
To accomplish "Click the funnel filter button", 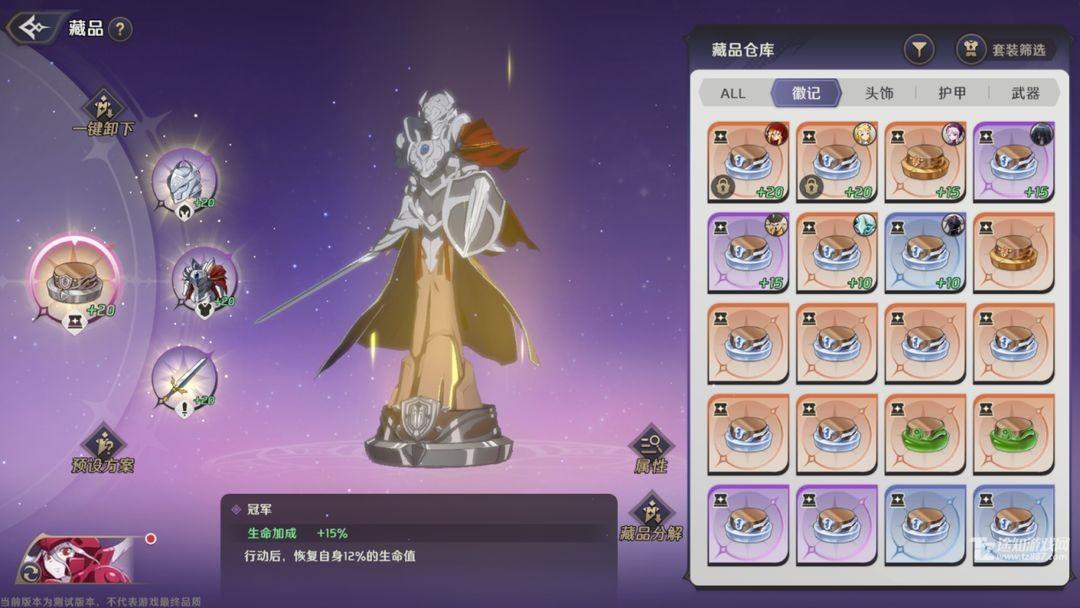I will tap(918, 49).
